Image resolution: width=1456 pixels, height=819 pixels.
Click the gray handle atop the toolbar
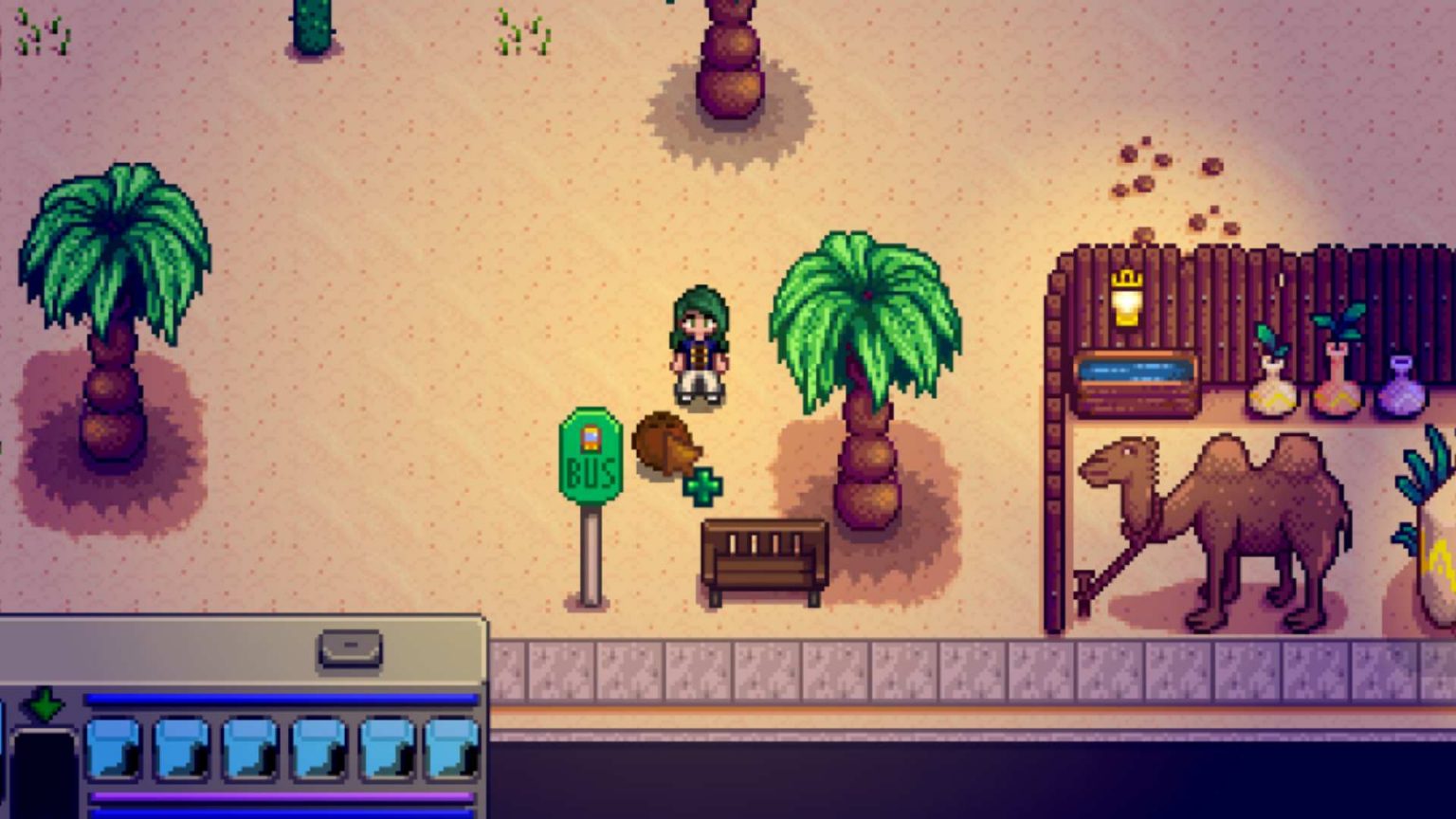[x=350, y=648]
